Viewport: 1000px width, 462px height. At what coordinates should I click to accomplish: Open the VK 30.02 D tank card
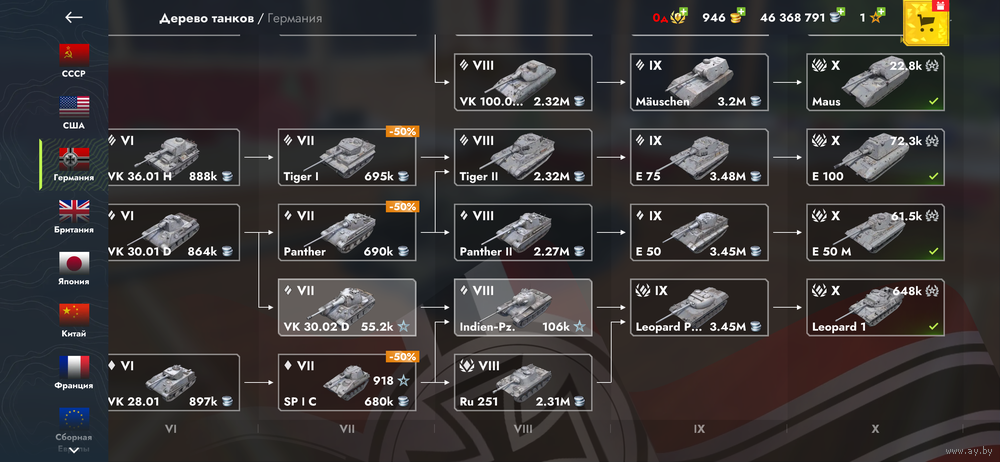[347, 308]
